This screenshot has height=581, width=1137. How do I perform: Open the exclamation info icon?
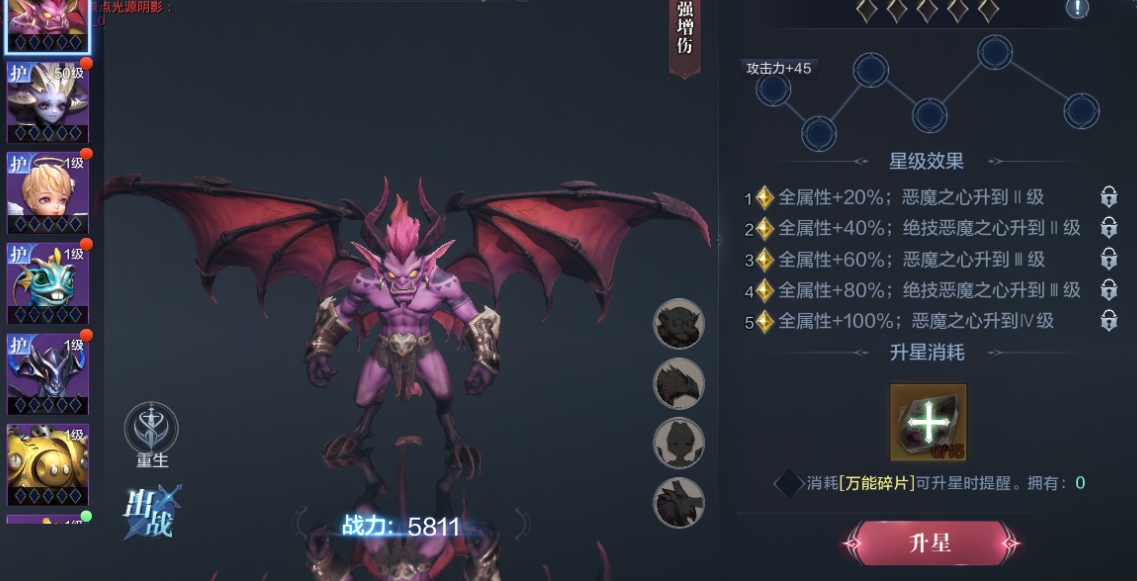click(x=1077, y=9)
